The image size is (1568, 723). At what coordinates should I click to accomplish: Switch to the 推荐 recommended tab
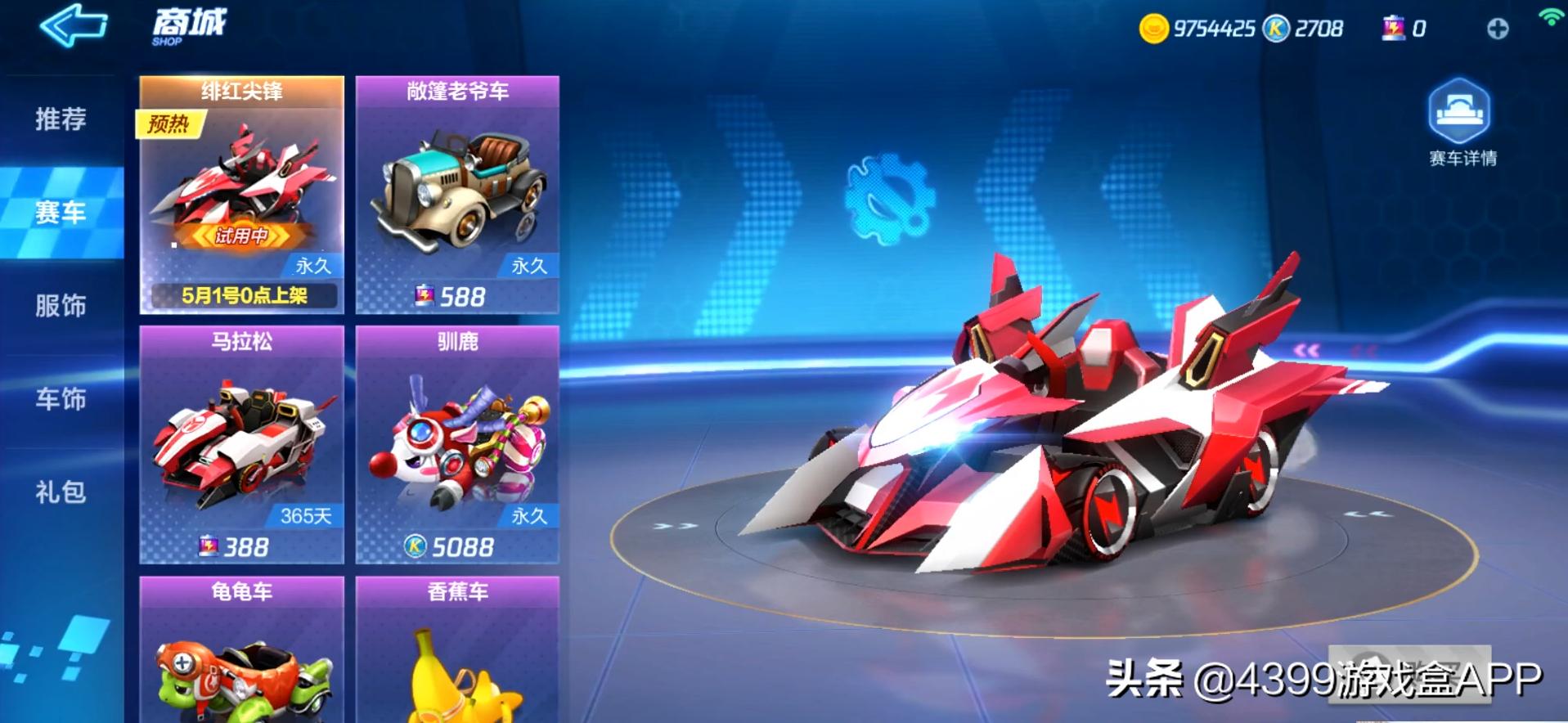pyautogui.click(x=59, y=119)
